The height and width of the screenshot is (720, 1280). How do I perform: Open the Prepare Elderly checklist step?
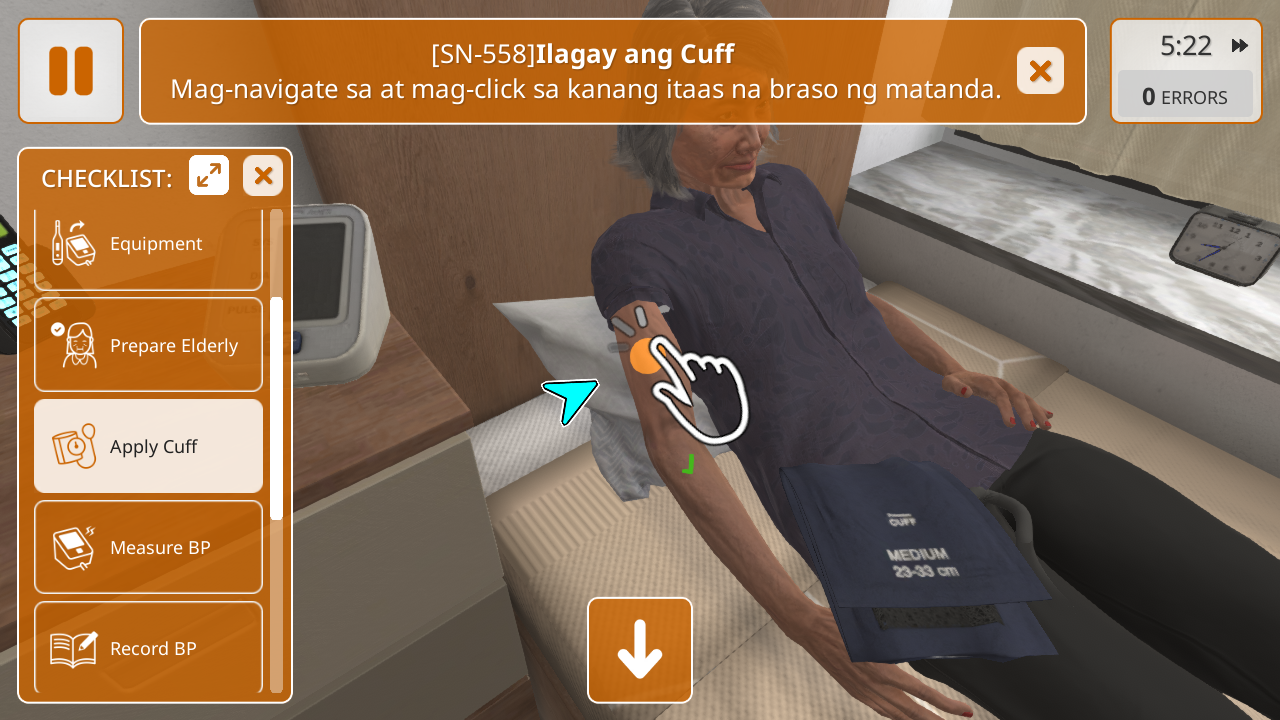(148, 345)
